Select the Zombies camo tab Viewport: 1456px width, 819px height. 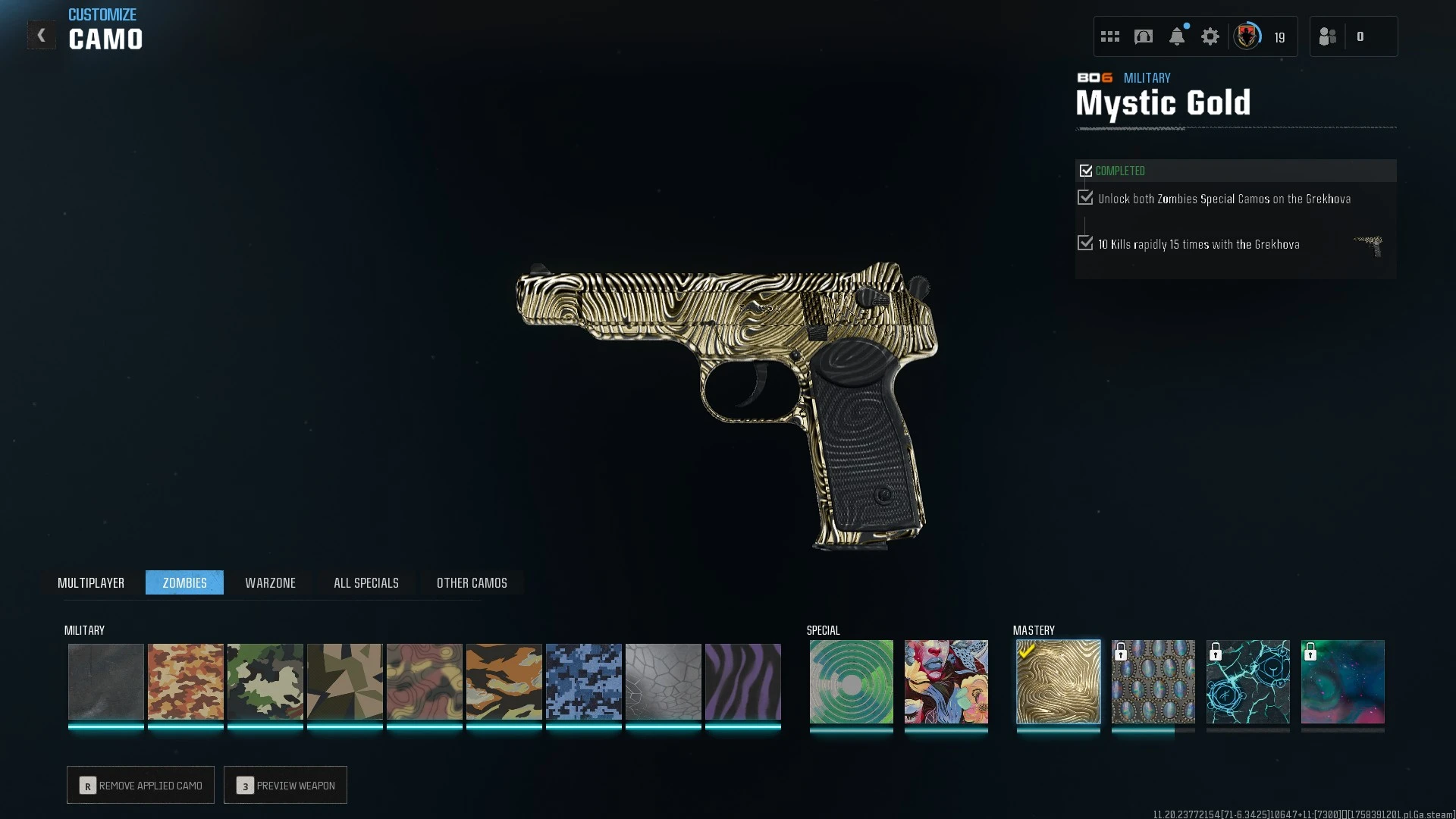pos(184,582)
